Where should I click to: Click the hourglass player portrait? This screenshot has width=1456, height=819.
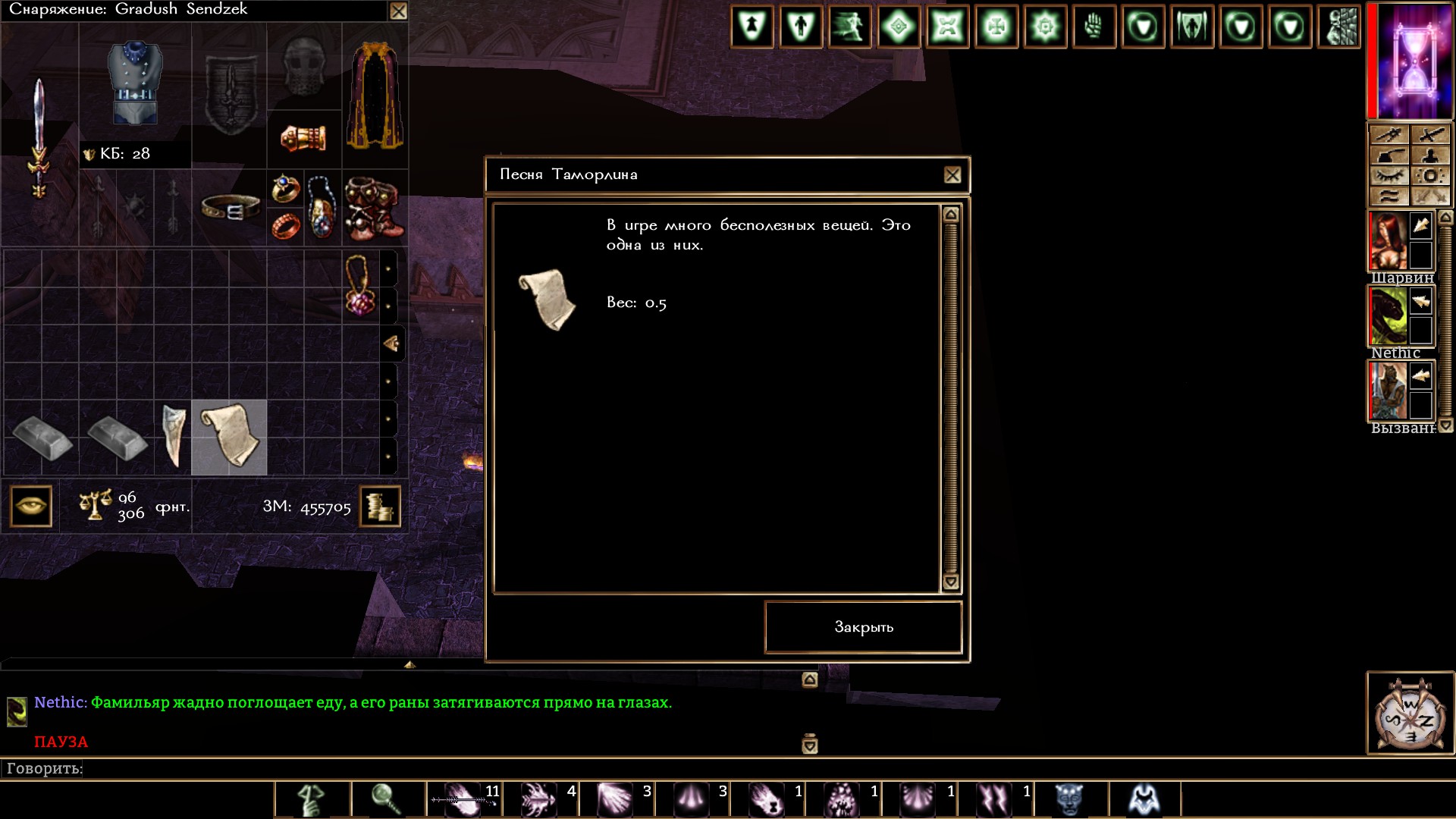point(1412,61)
